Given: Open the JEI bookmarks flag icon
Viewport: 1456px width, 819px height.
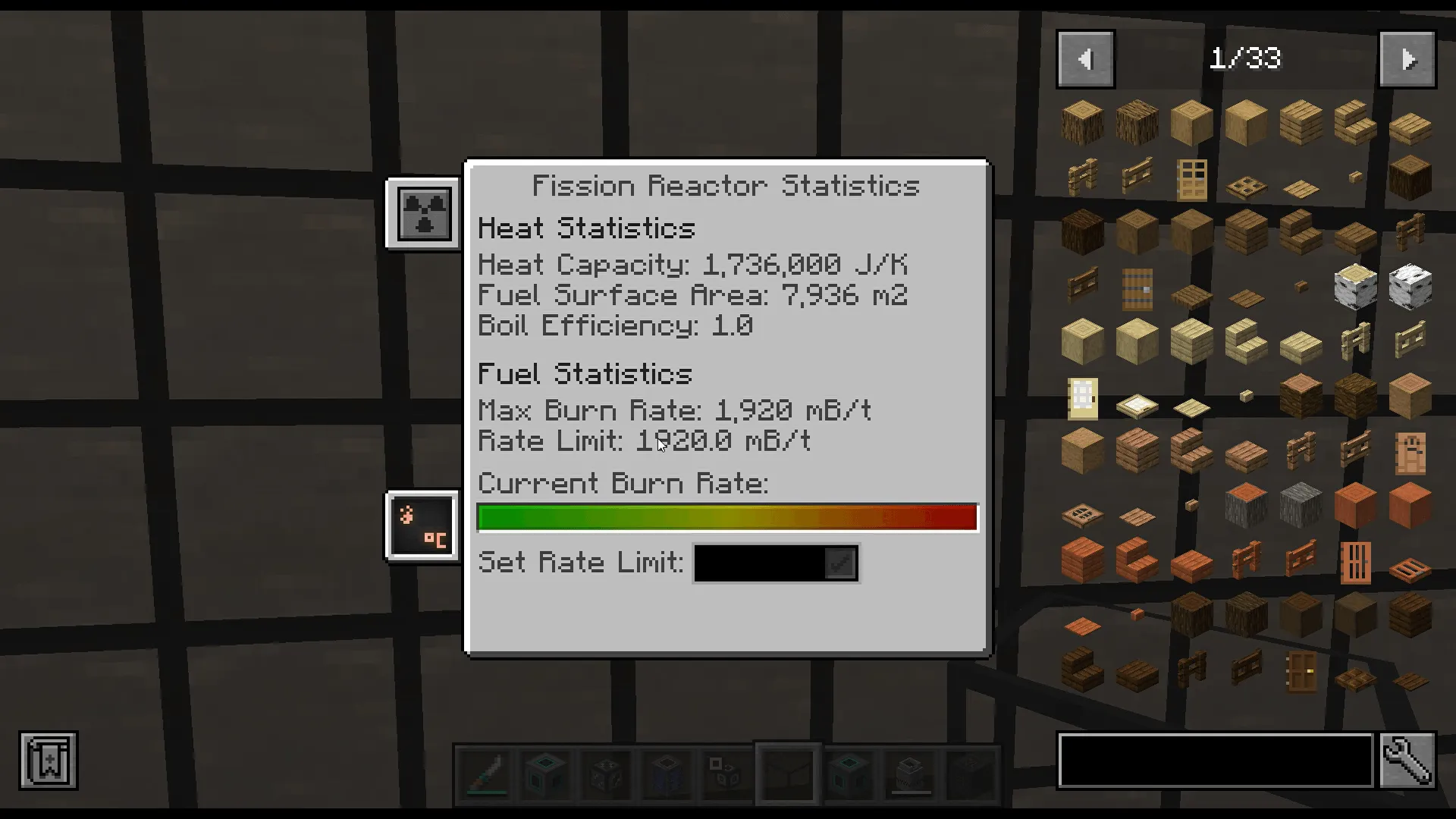Looking at the screenshot, I should click(x=48, y=761).
